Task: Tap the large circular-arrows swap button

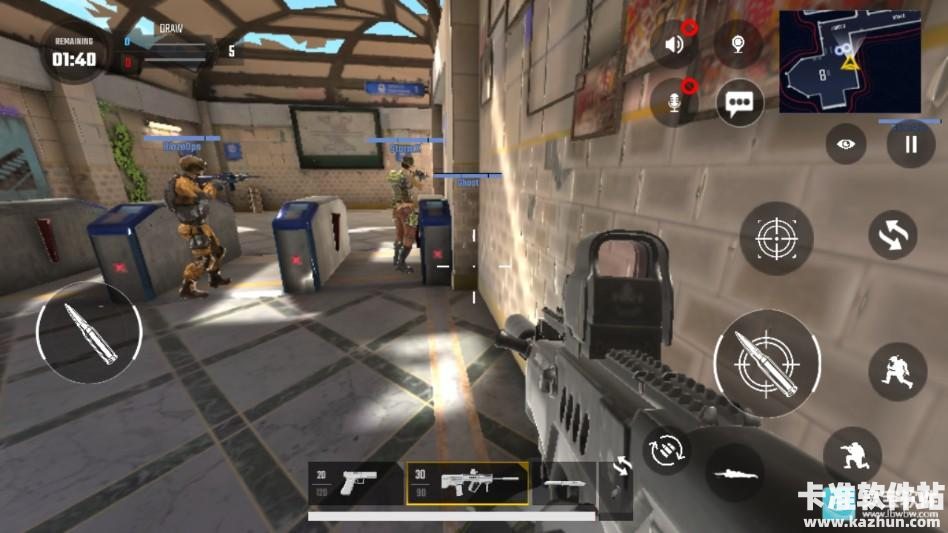Action: pos(893,235)
